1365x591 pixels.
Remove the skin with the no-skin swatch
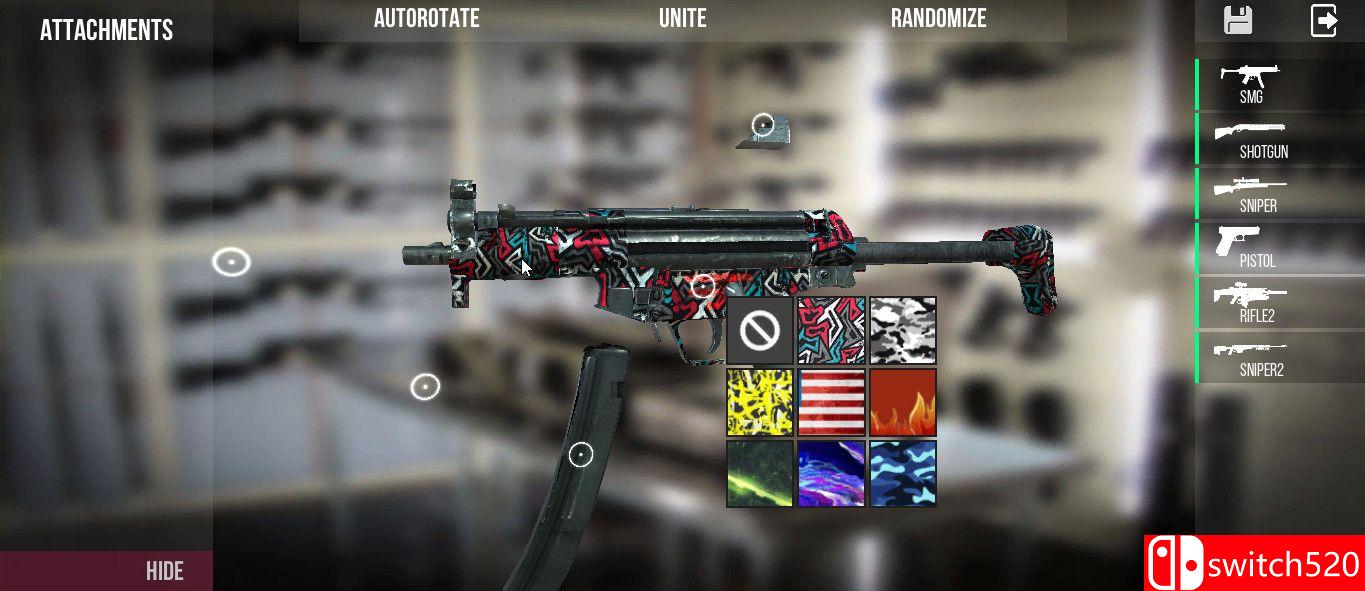point(760,330)
